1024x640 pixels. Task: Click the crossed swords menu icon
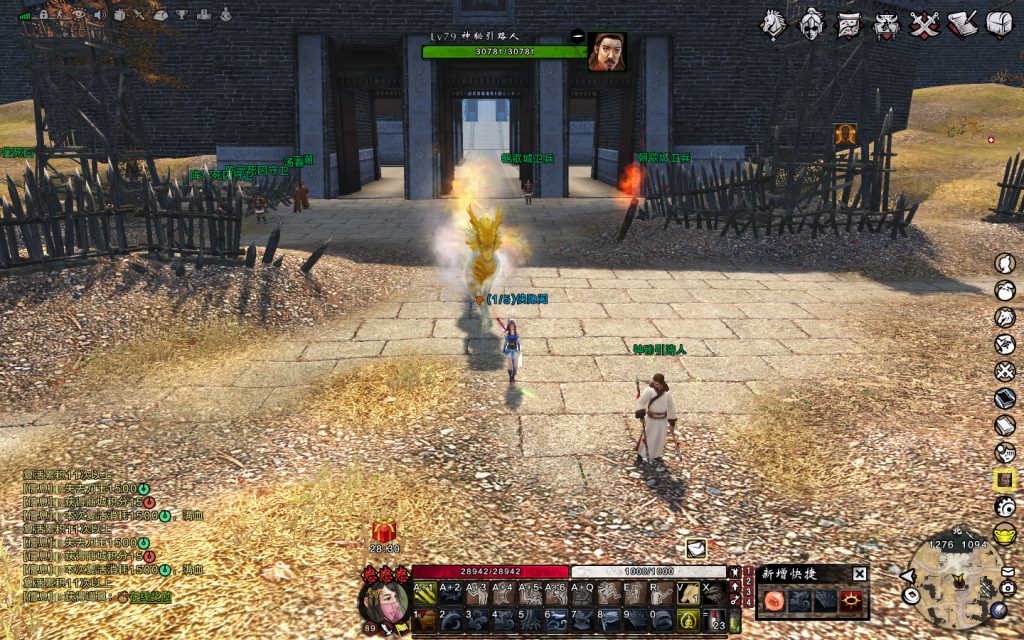pos(924,23)
